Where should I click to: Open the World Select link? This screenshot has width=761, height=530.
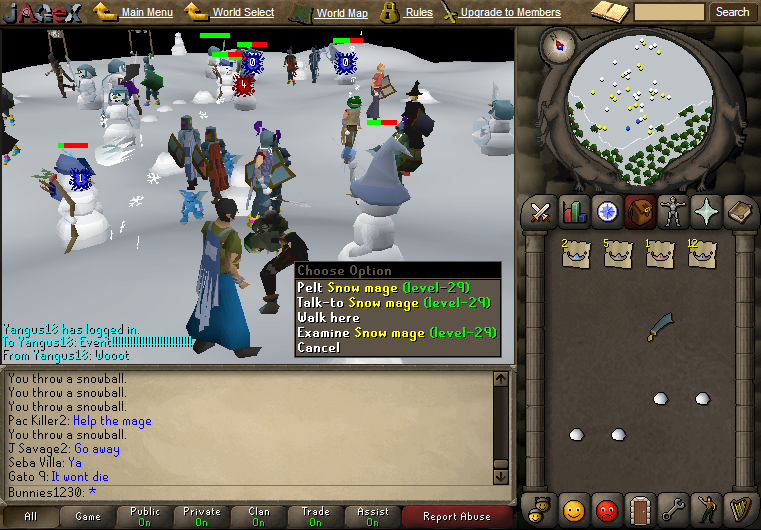tap(243, 12)
